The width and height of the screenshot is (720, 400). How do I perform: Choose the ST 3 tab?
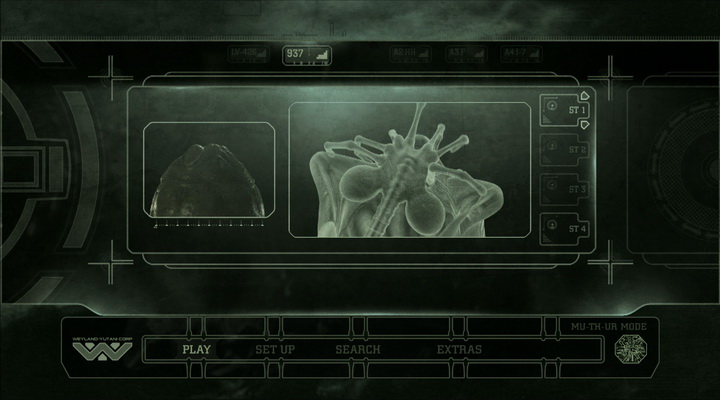click(565, 188)
